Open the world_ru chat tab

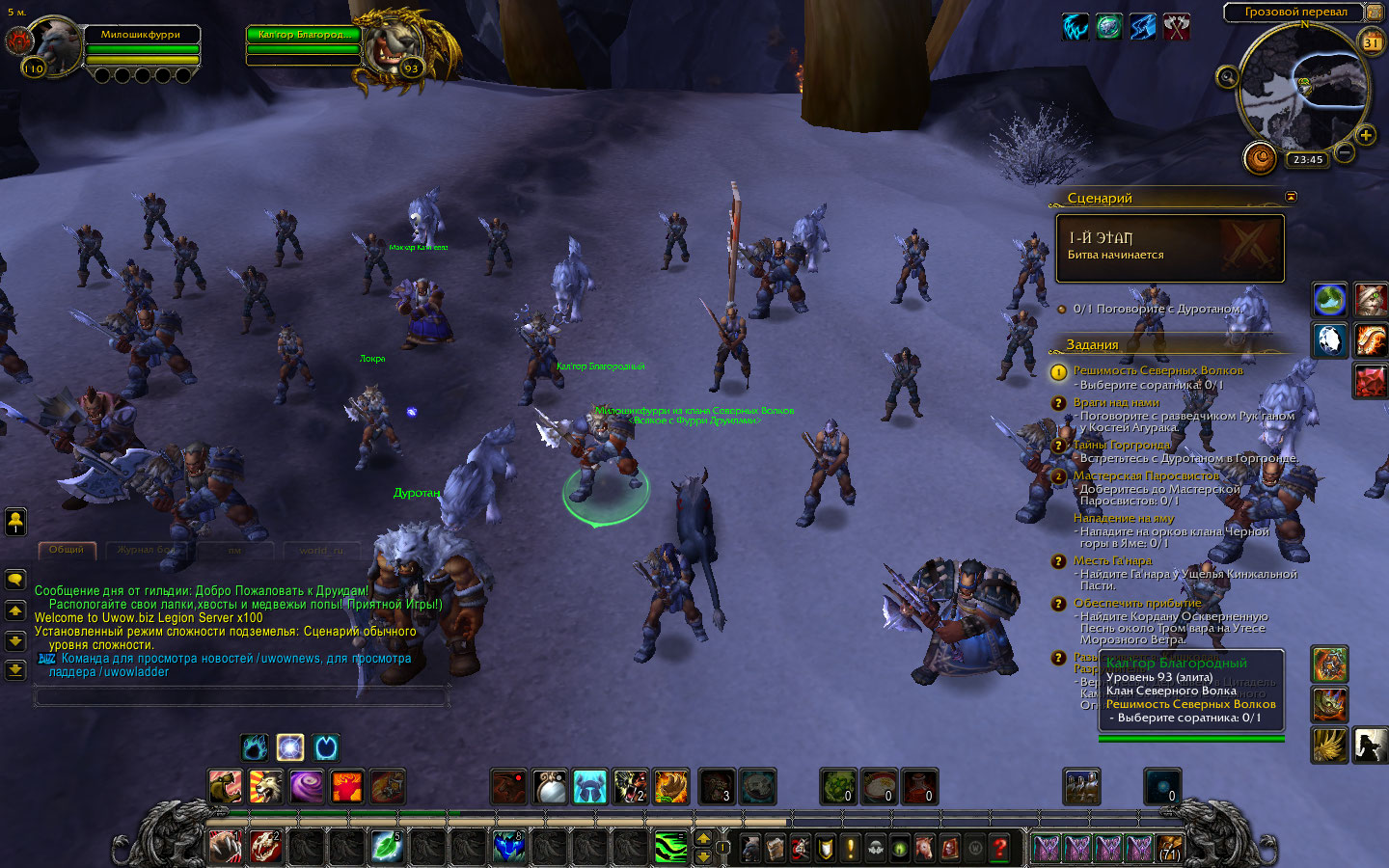[321, 551]
